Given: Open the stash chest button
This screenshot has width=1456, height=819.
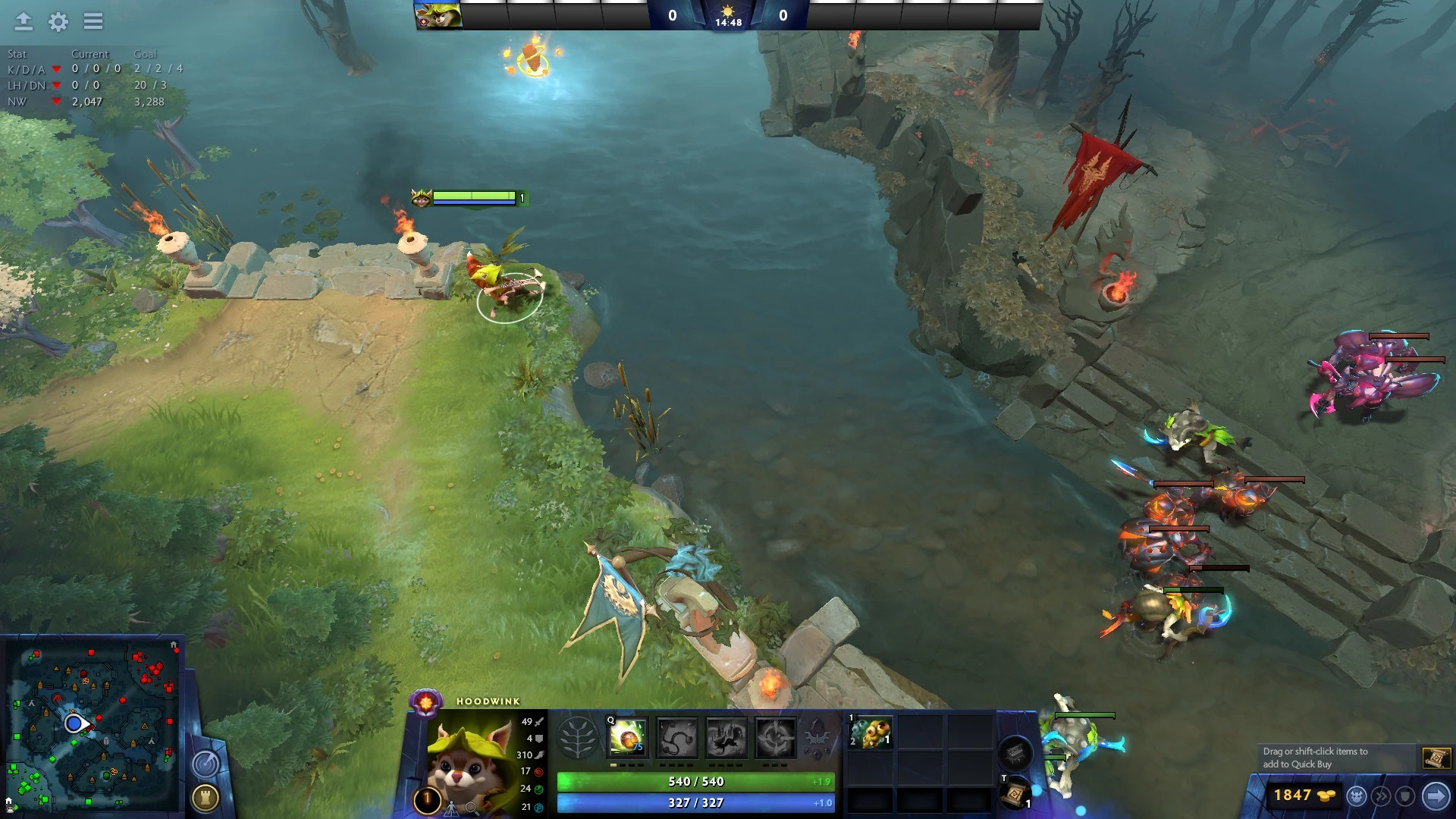Looking at the screenshot, I should pos(1015,753).
